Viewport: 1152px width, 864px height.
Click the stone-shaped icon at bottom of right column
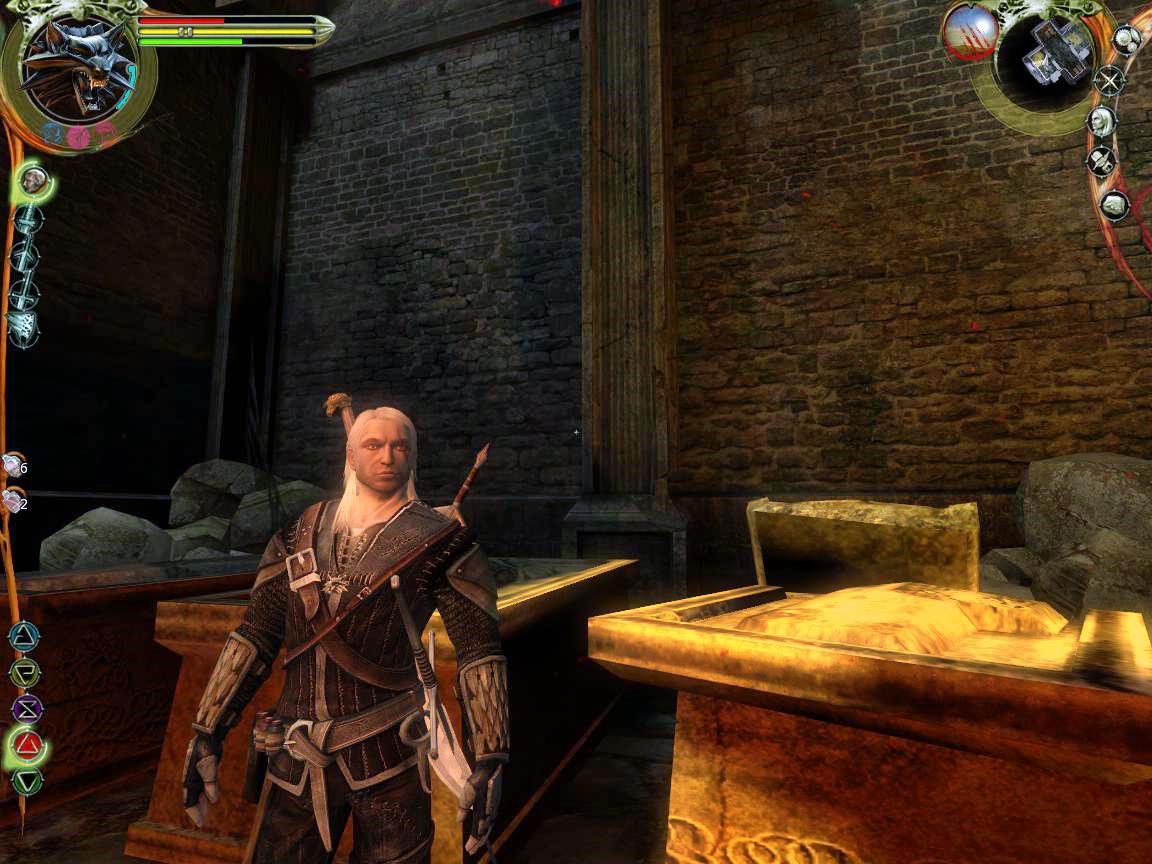coord(1113,205)
